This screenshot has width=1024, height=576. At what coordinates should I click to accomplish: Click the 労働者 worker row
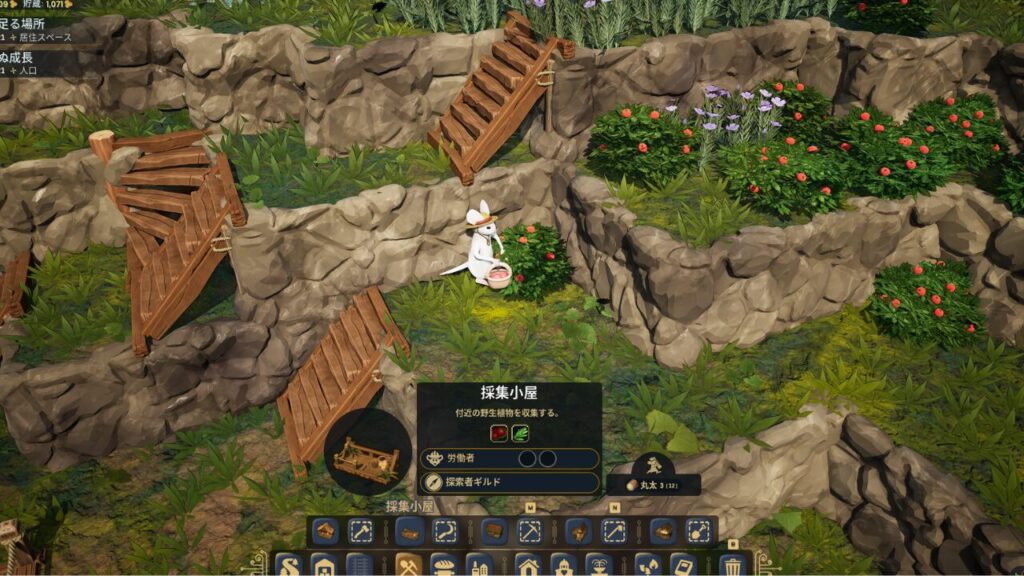tap(509, 458)
